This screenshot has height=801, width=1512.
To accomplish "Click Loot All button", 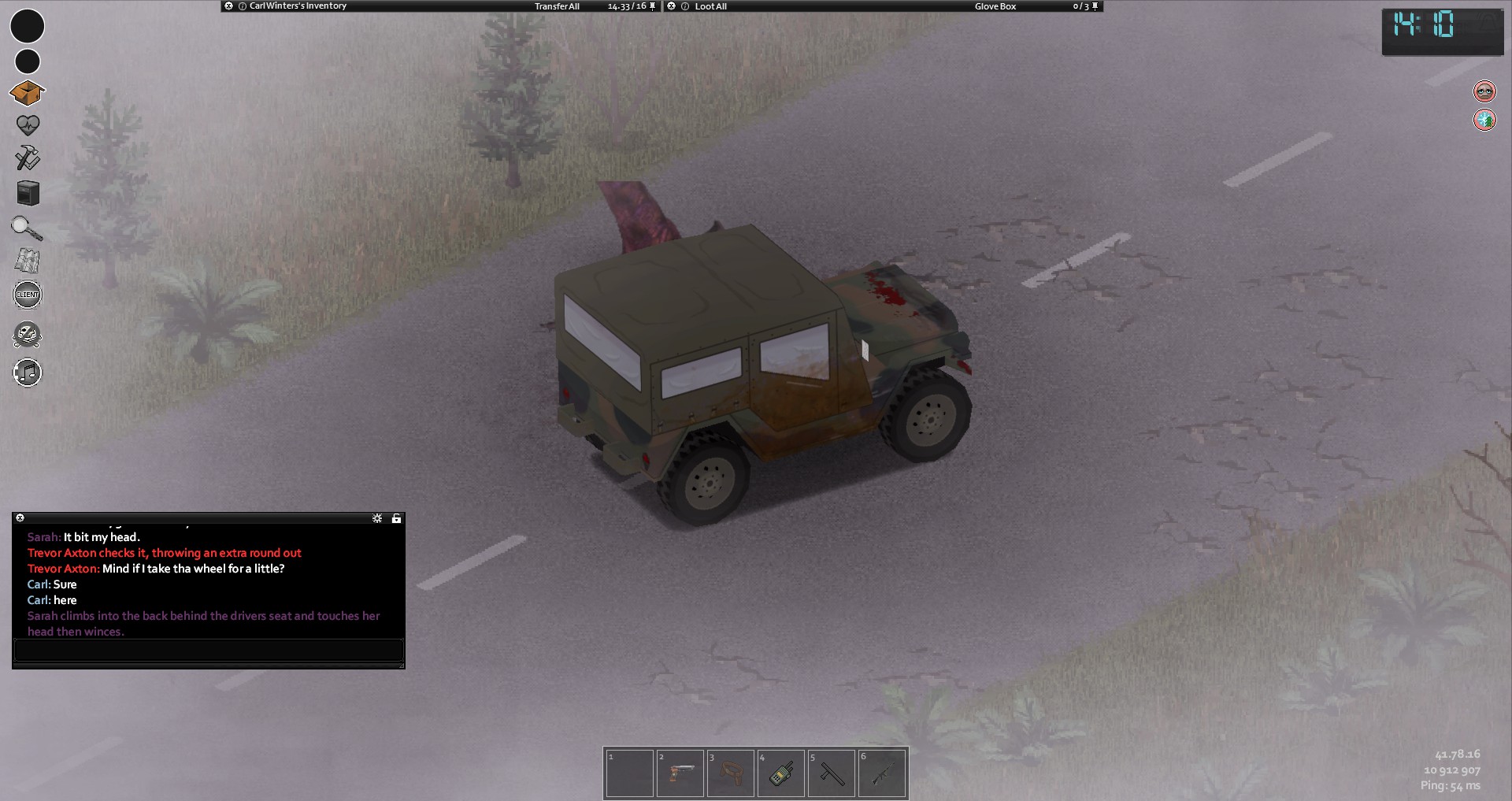I will pyautogui.click(x=710, y=6).
